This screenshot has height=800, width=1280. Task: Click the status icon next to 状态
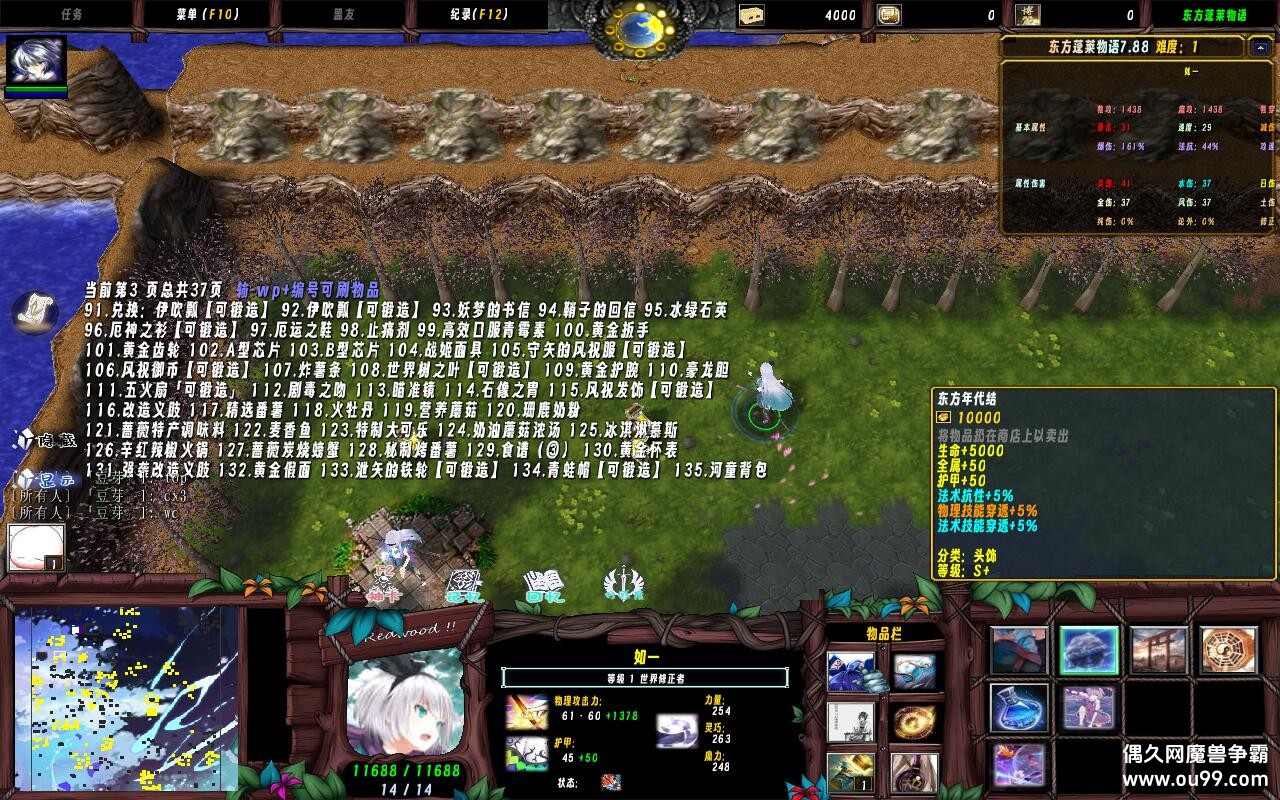[x=610, y=783]
